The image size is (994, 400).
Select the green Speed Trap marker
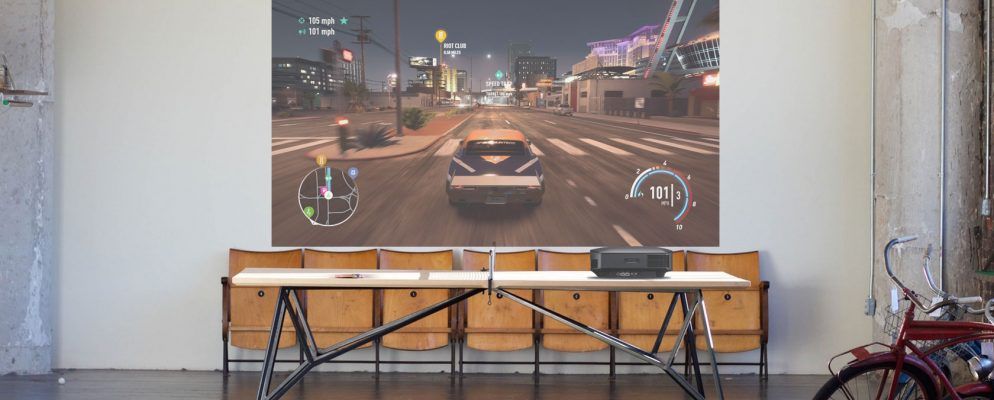coord(498,74)
